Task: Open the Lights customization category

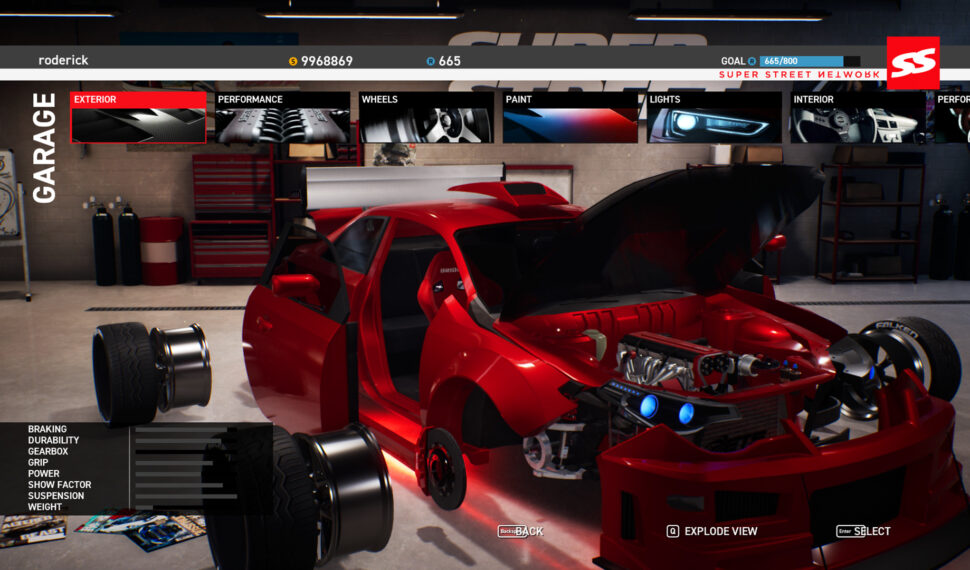Action: 714,118
